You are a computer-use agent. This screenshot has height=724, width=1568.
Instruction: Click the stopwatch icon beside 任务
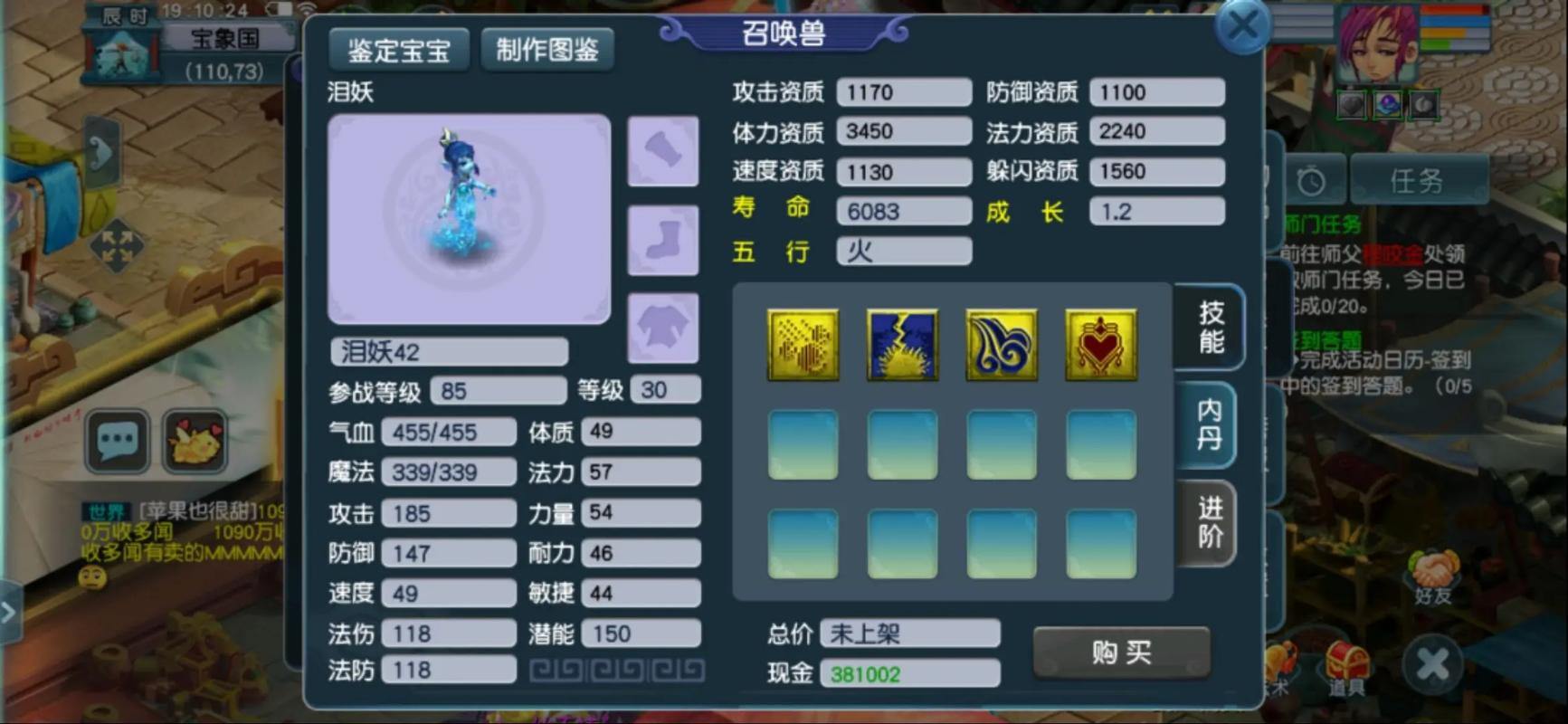[x=1310, y=177]
